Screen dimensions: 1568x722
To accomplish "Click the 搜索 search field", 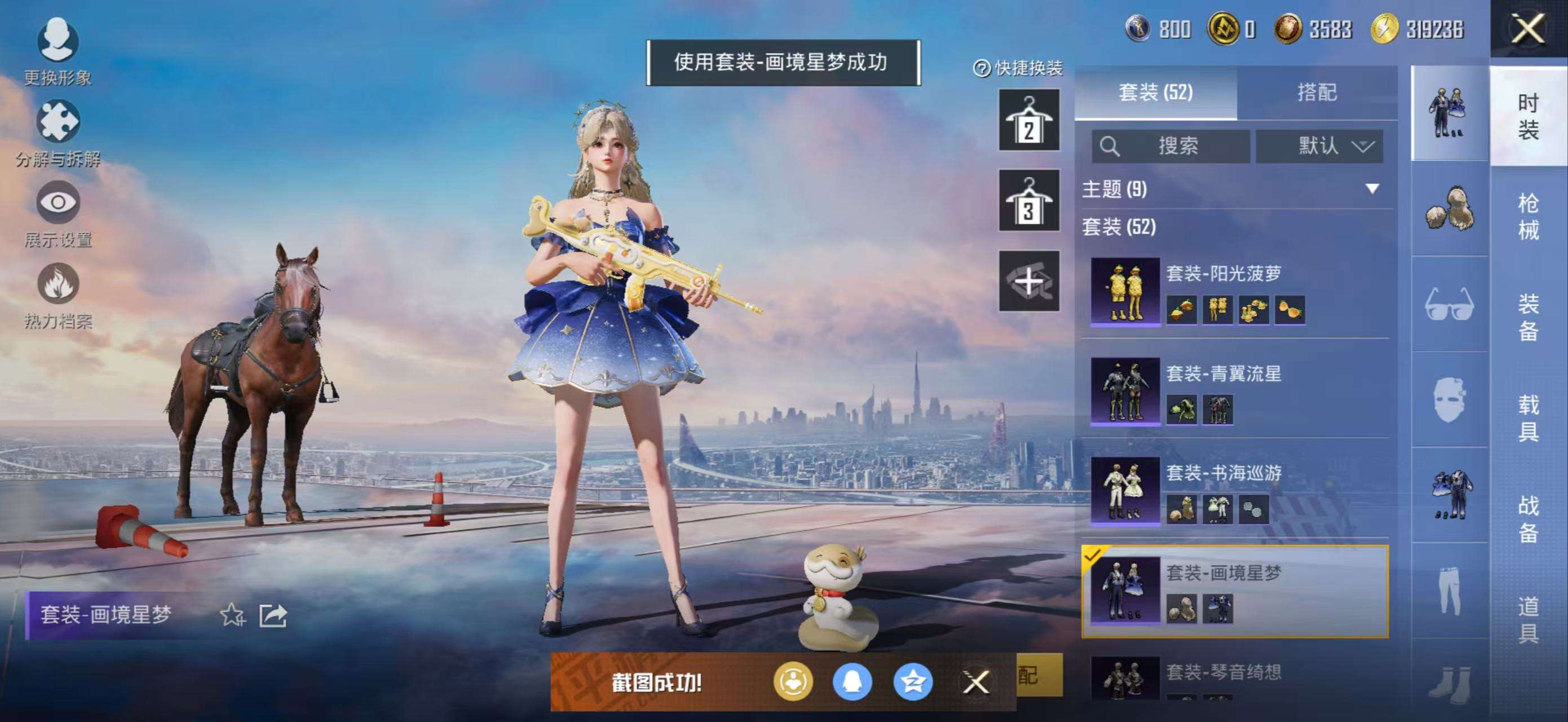I will [x=1171, y=146].
